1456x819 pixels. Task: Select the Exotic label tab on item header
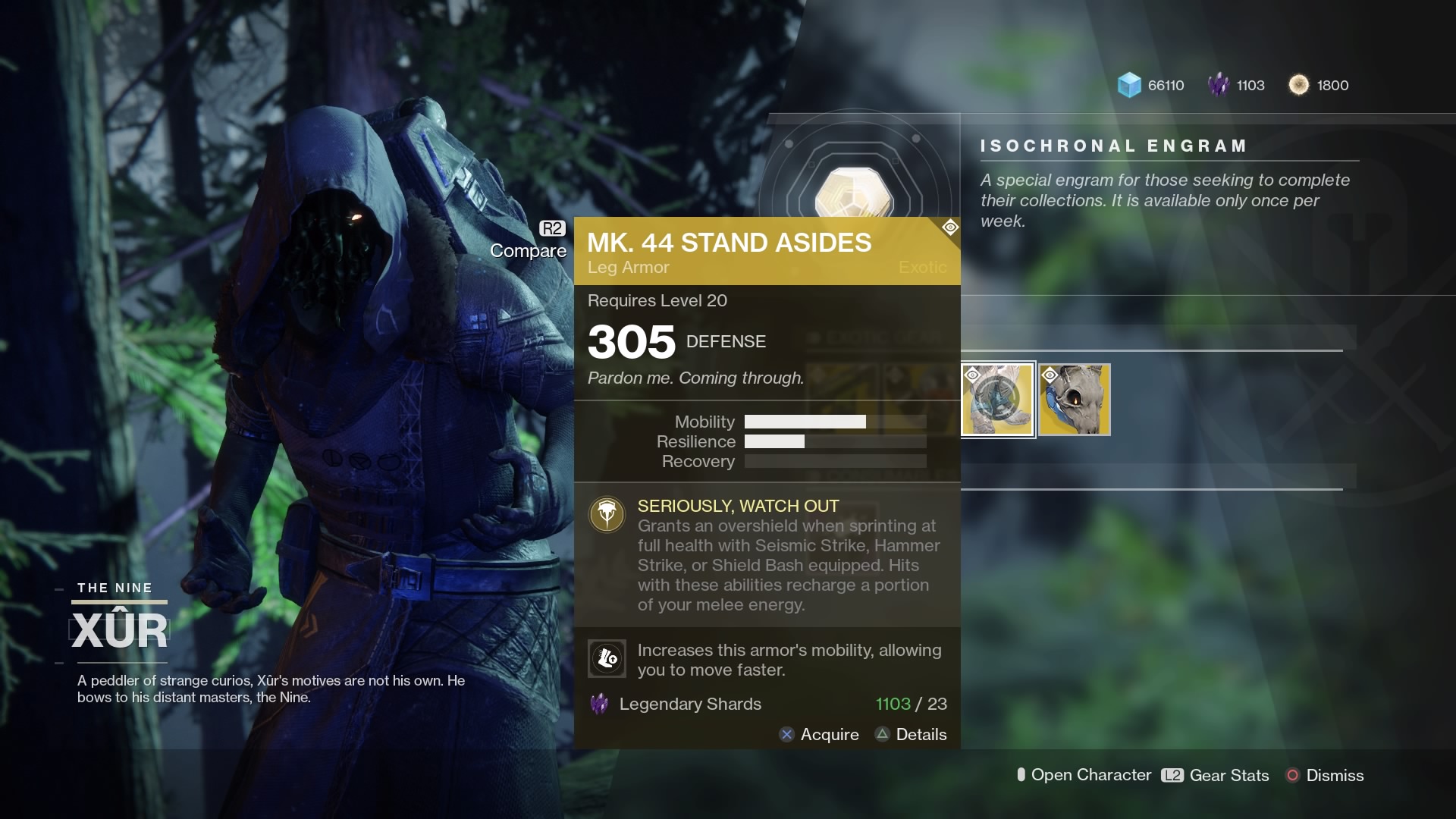coord(921,267)
